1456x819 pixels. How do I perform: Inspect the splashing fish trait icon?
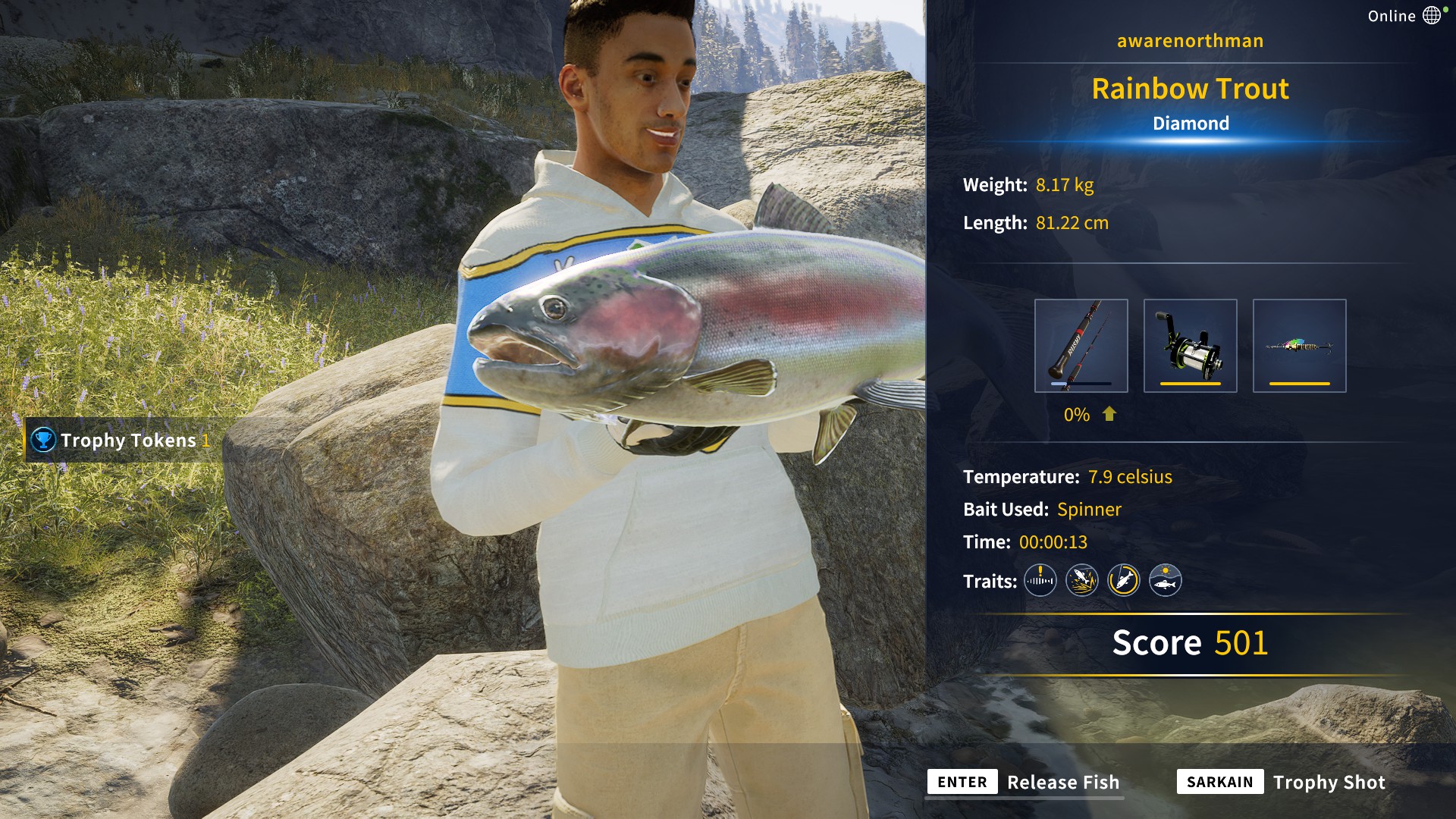pyautogui.click(x=1081, y=581)
